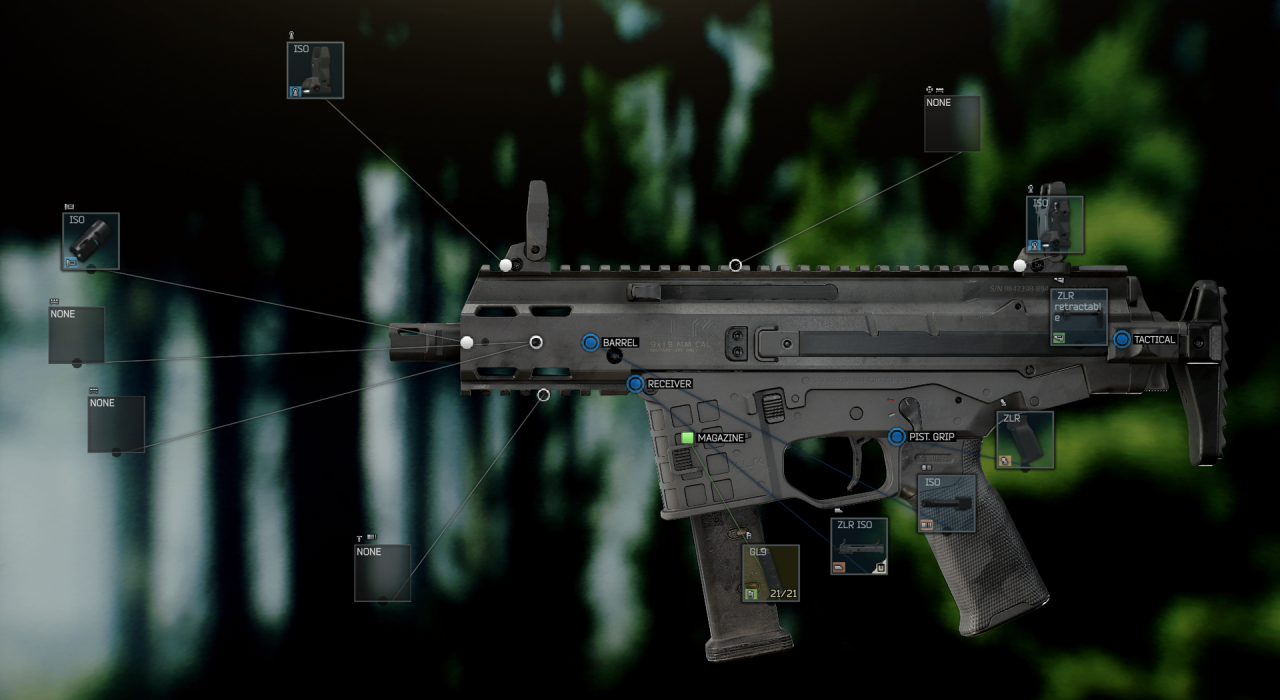Click the TACTICAL label
The width and height of the screenshot is (1280, 700).
[1154, 340]
